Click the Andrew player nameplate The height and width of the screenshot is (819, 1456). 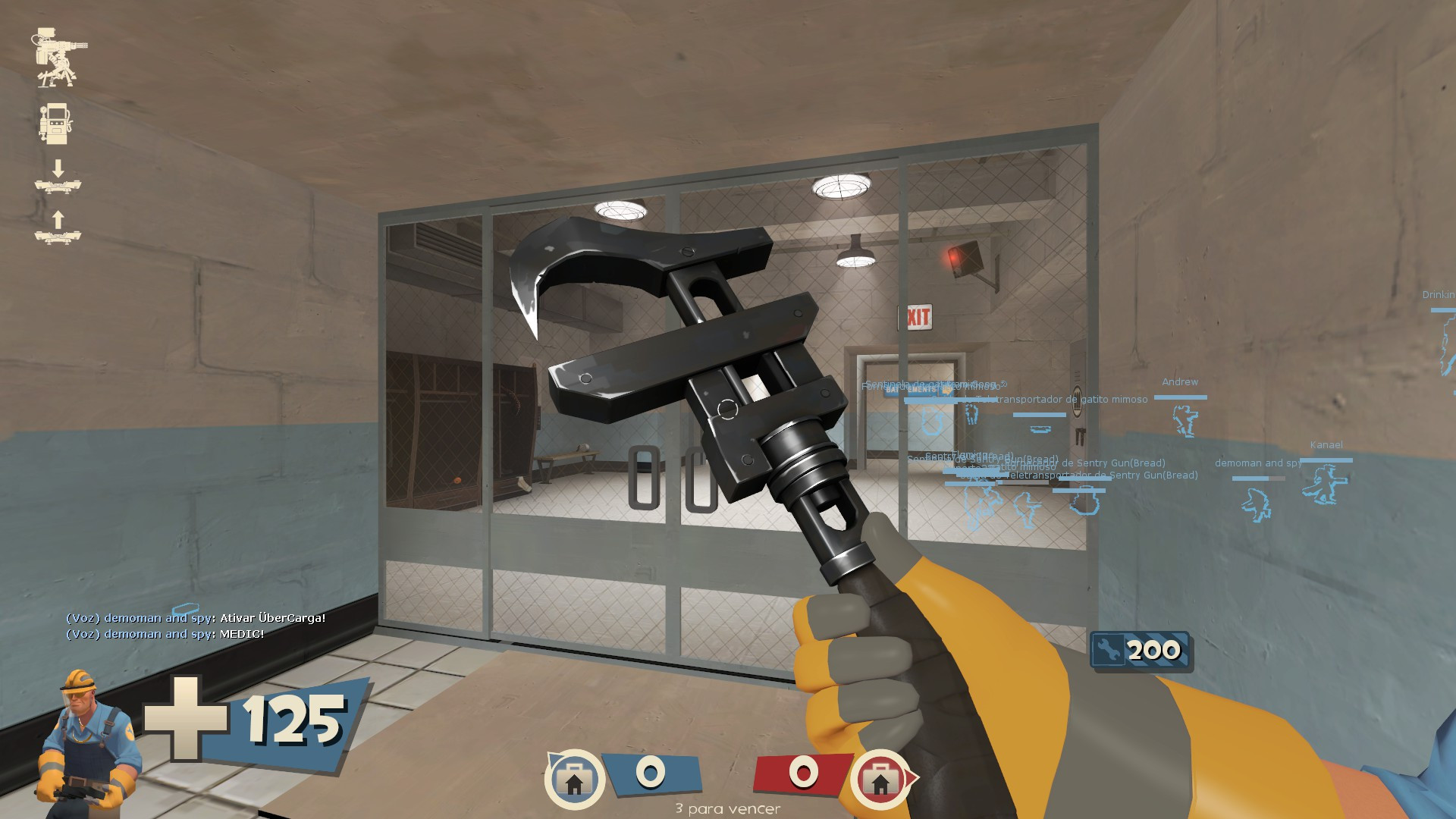(x=1181, y=381)
